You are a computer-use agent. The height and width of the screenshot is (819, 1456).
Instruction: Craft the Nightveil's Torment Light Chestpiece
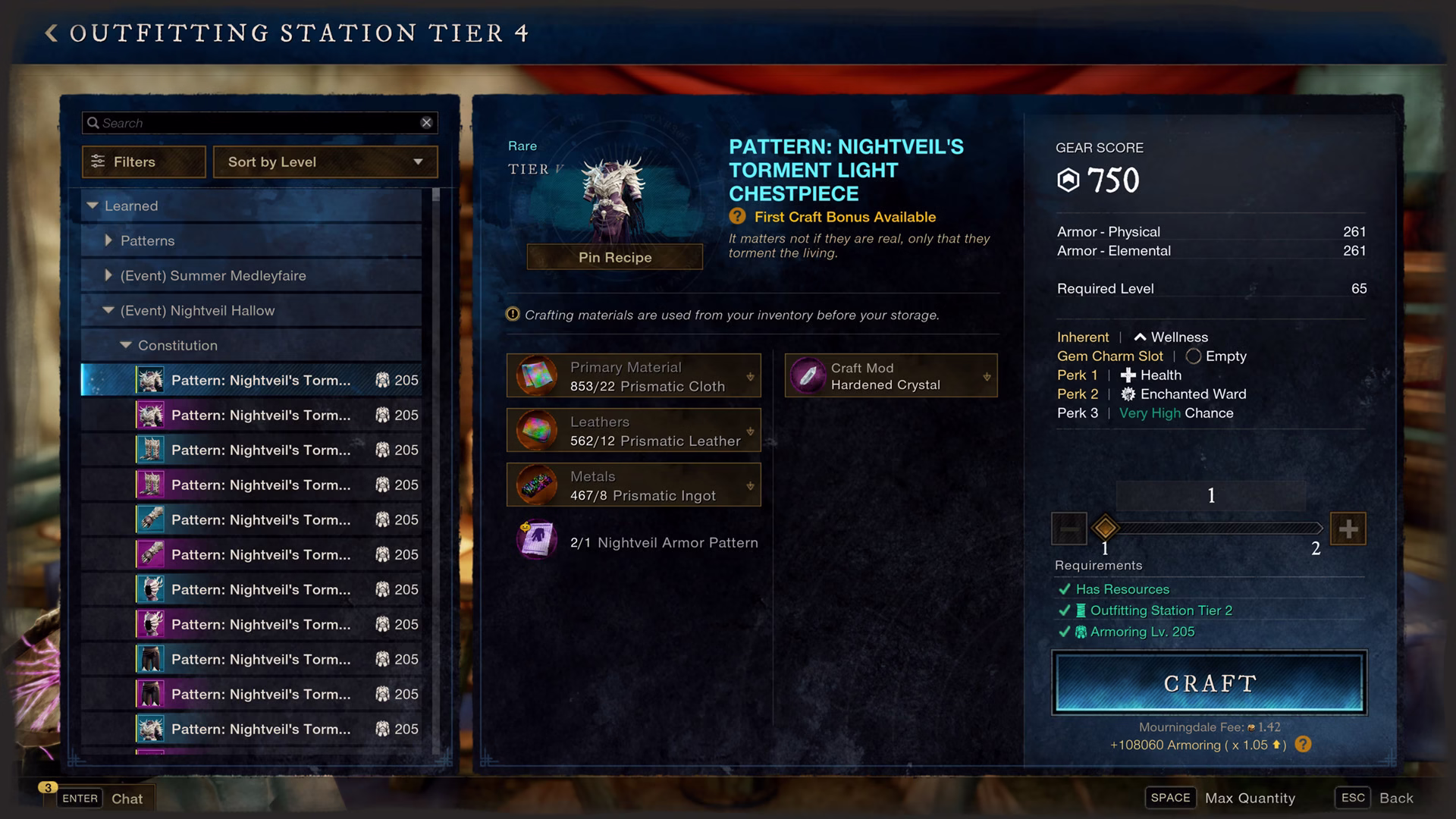(x=1209, y=682)
